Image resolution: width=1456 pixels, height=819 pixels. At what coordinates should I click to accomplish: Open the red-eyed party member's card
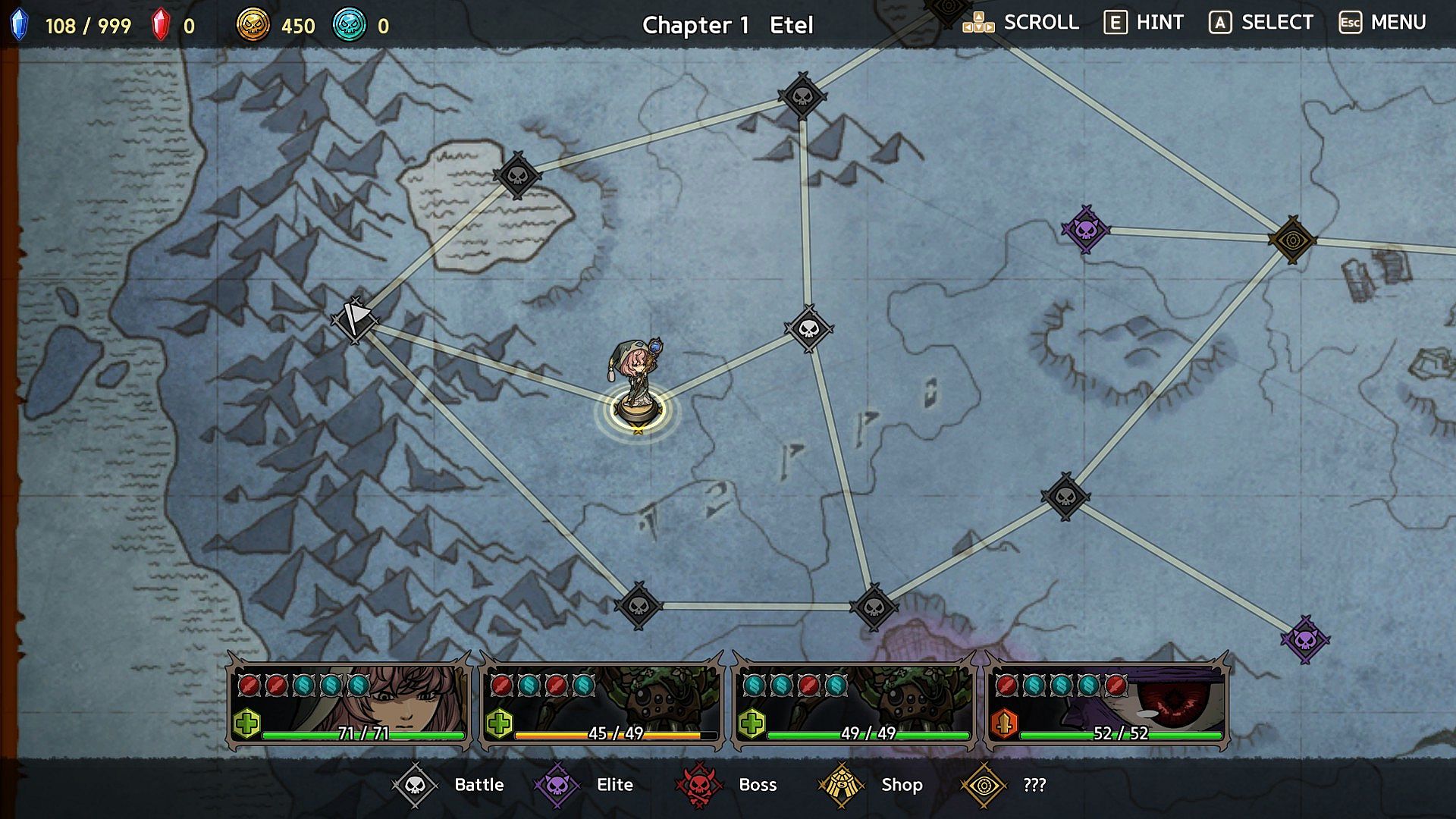point(1107,704)
